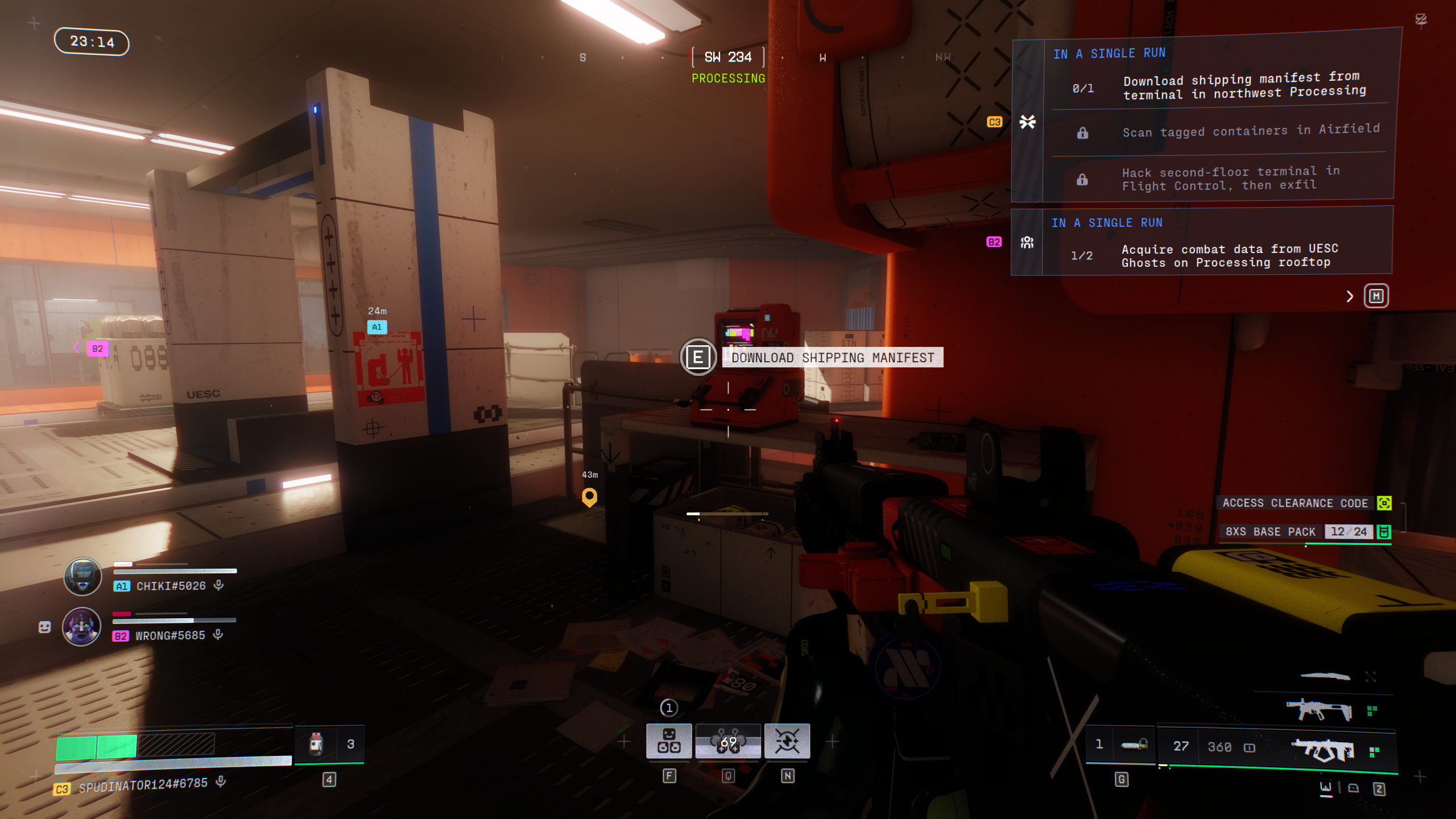The width and height of the screenshot is (1456, 819).
Task: Click the crossed-tools icon on the first contract
Action: coord(1027,121)
